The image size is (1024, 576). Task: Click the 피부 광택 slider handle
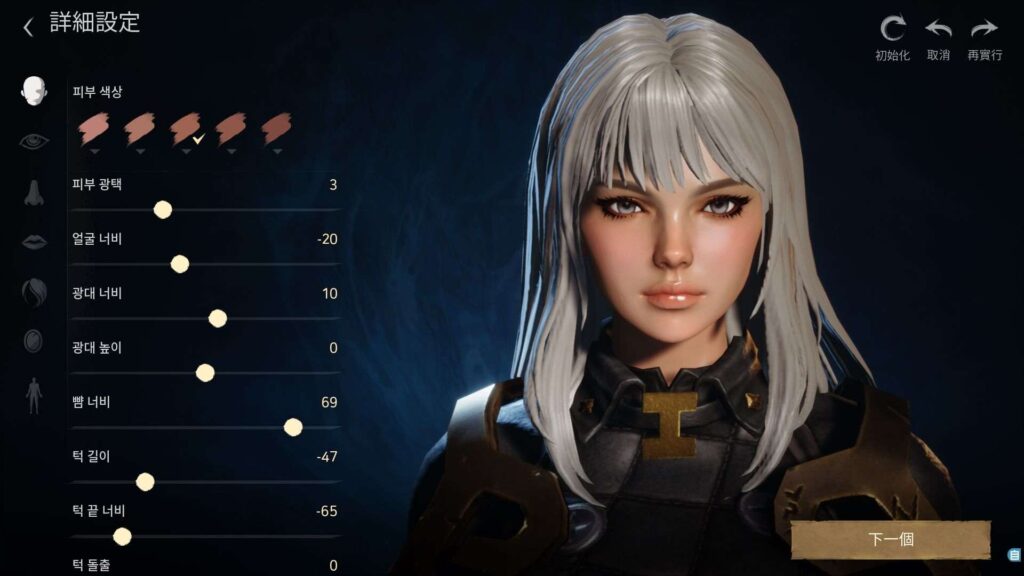[x=163, y=209]
